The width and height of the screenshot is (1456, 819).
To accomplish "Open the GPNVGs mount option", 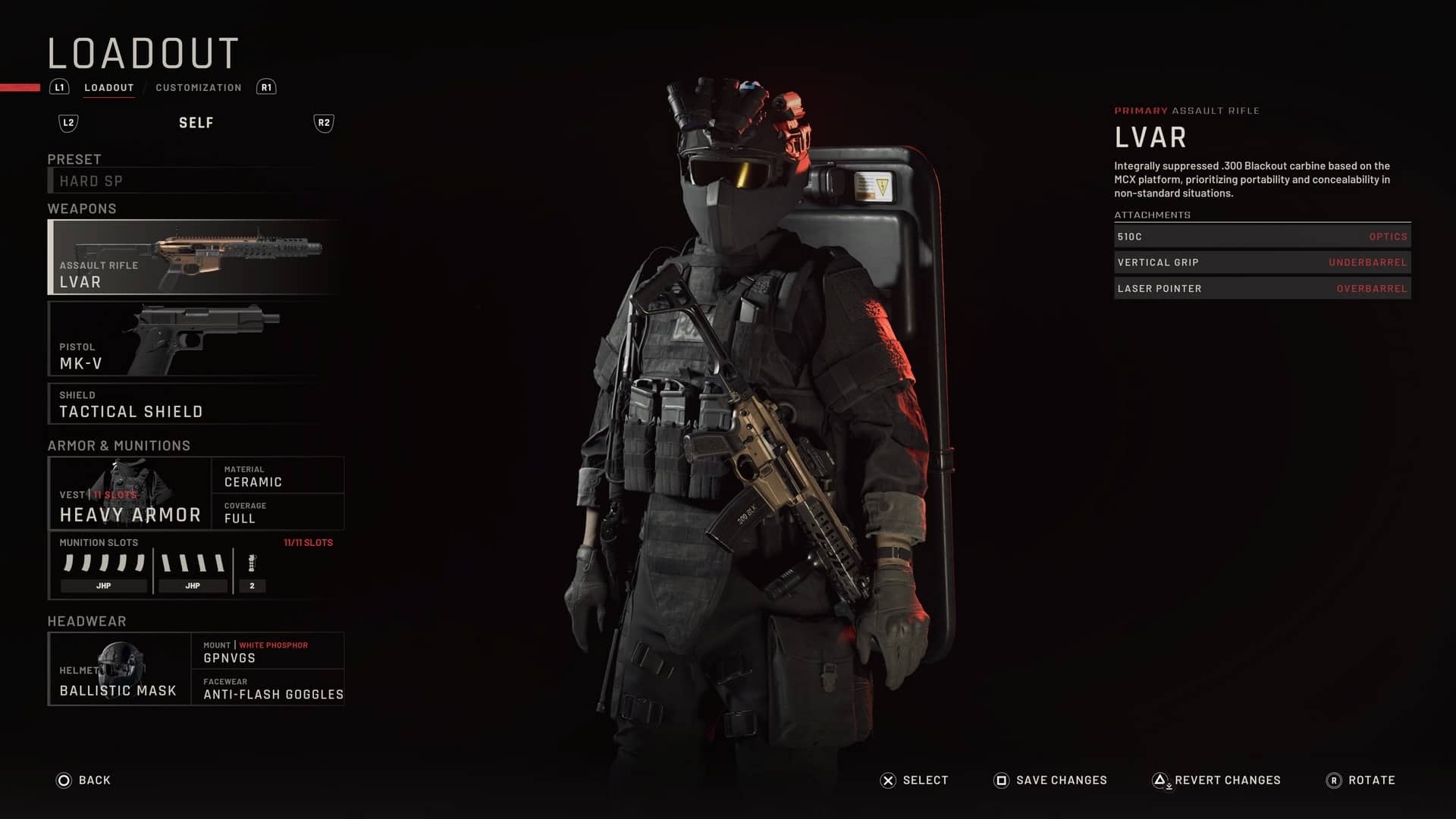I will pyautogui.click(x=268, y=651).
